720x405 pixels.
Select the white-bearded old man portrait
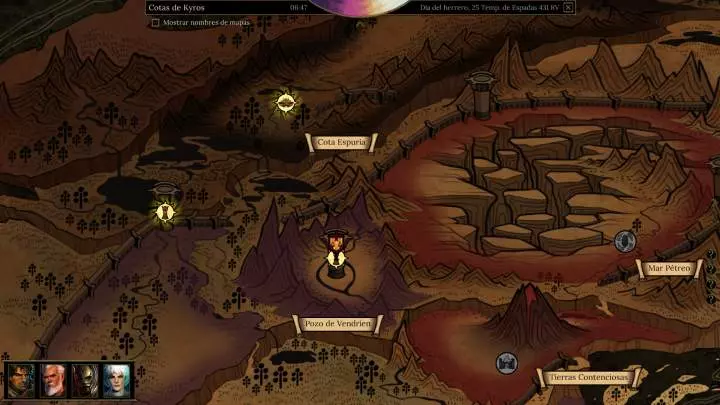[53, 380]
